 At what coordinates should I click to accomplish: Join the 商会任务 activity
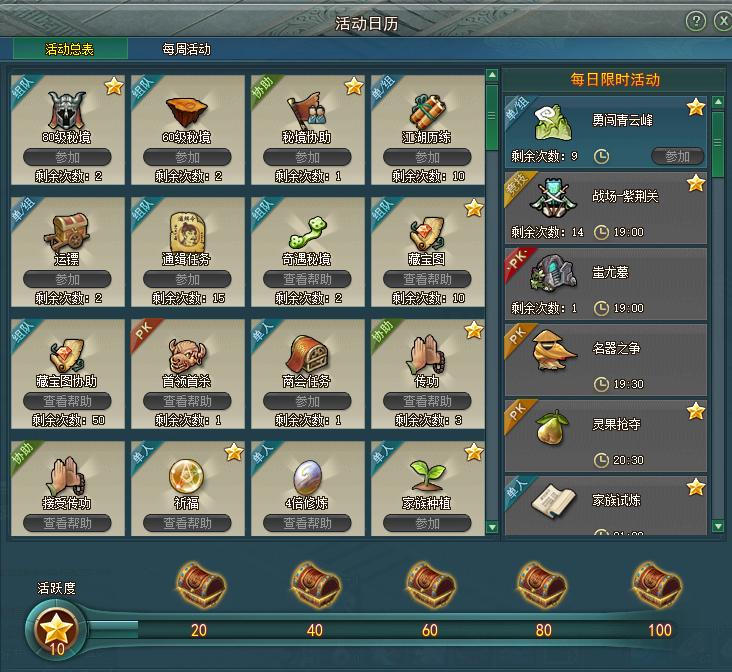pyautogui.click(x=307, y=401)
